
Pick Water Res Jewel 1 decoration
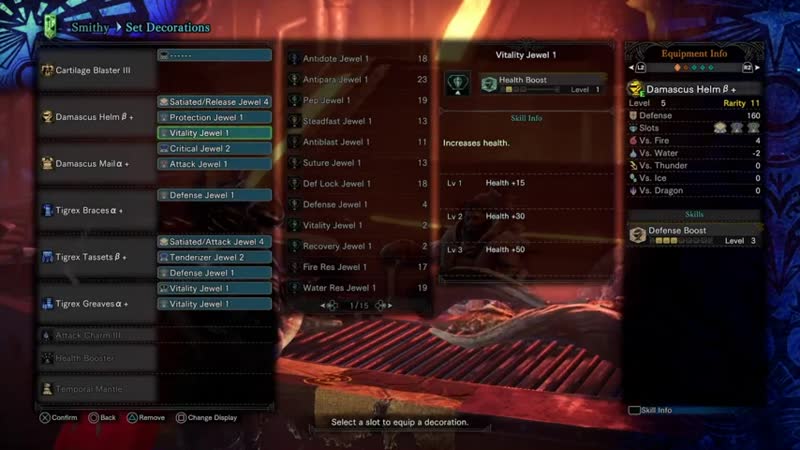click(359, 288)
